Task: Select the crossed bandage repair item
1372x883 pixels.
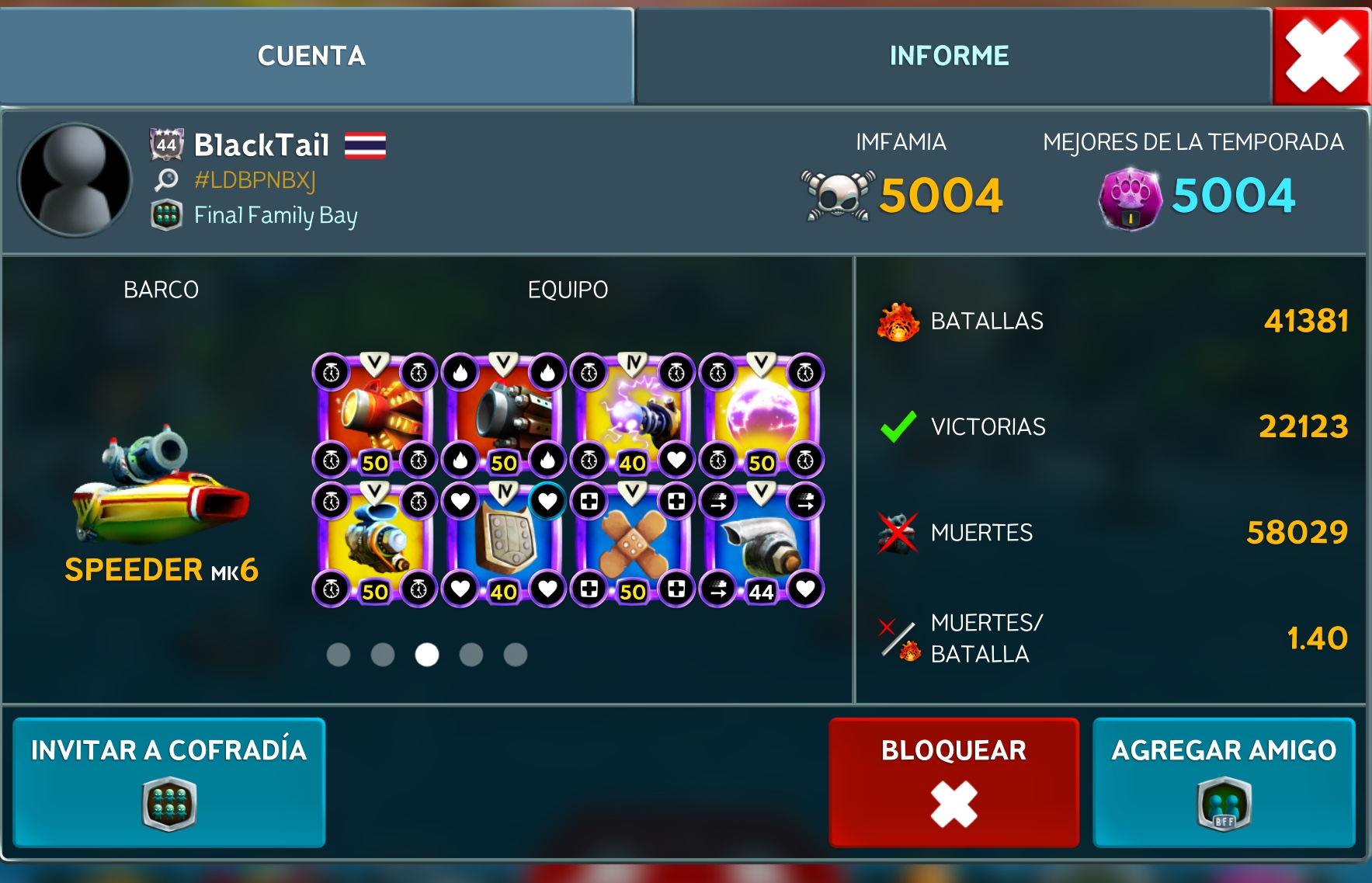Action: pos(633,545)
